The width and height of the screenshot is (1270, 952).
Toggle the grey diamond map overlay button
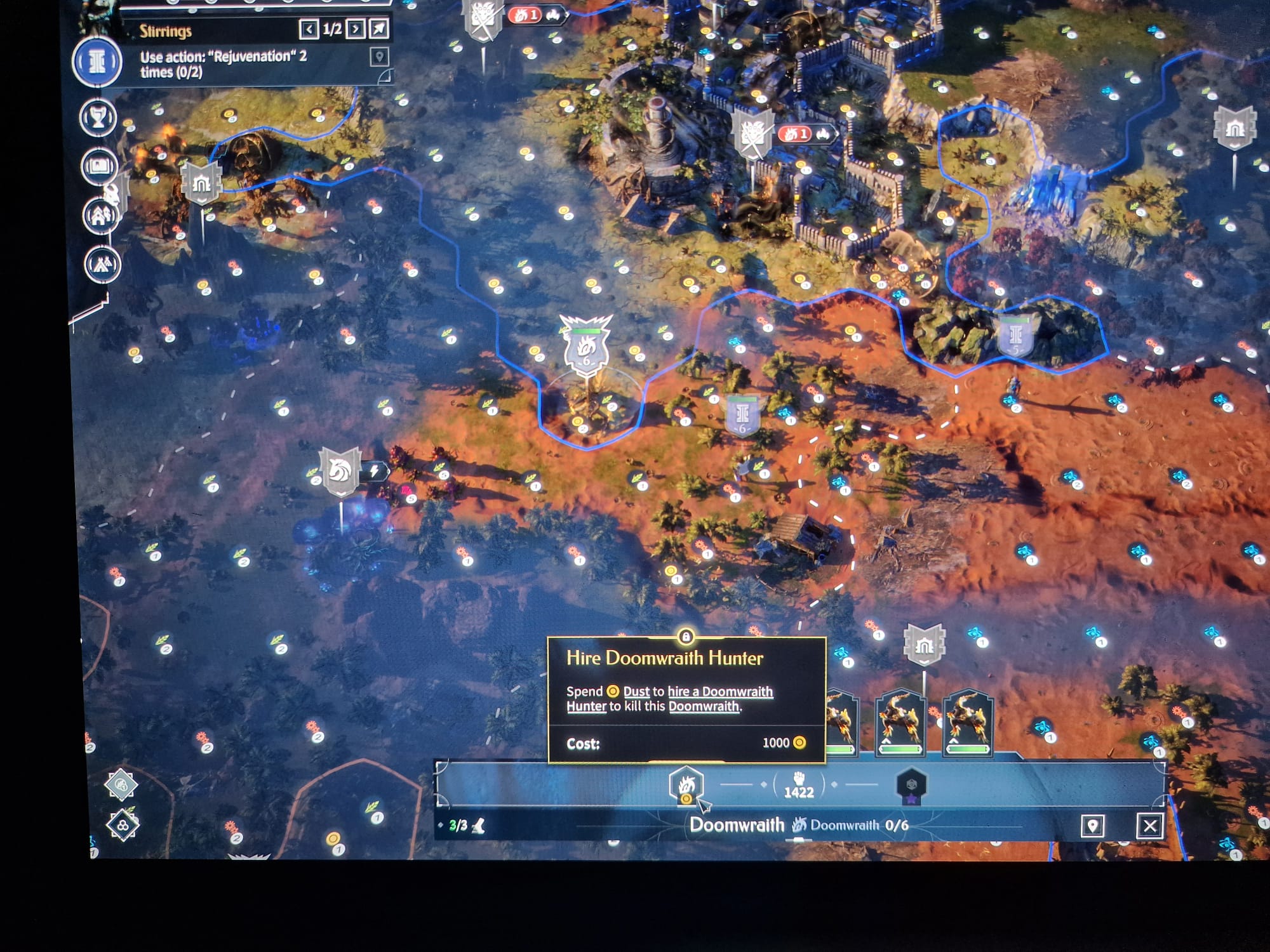pyautogui.click(x=121, y=785)
